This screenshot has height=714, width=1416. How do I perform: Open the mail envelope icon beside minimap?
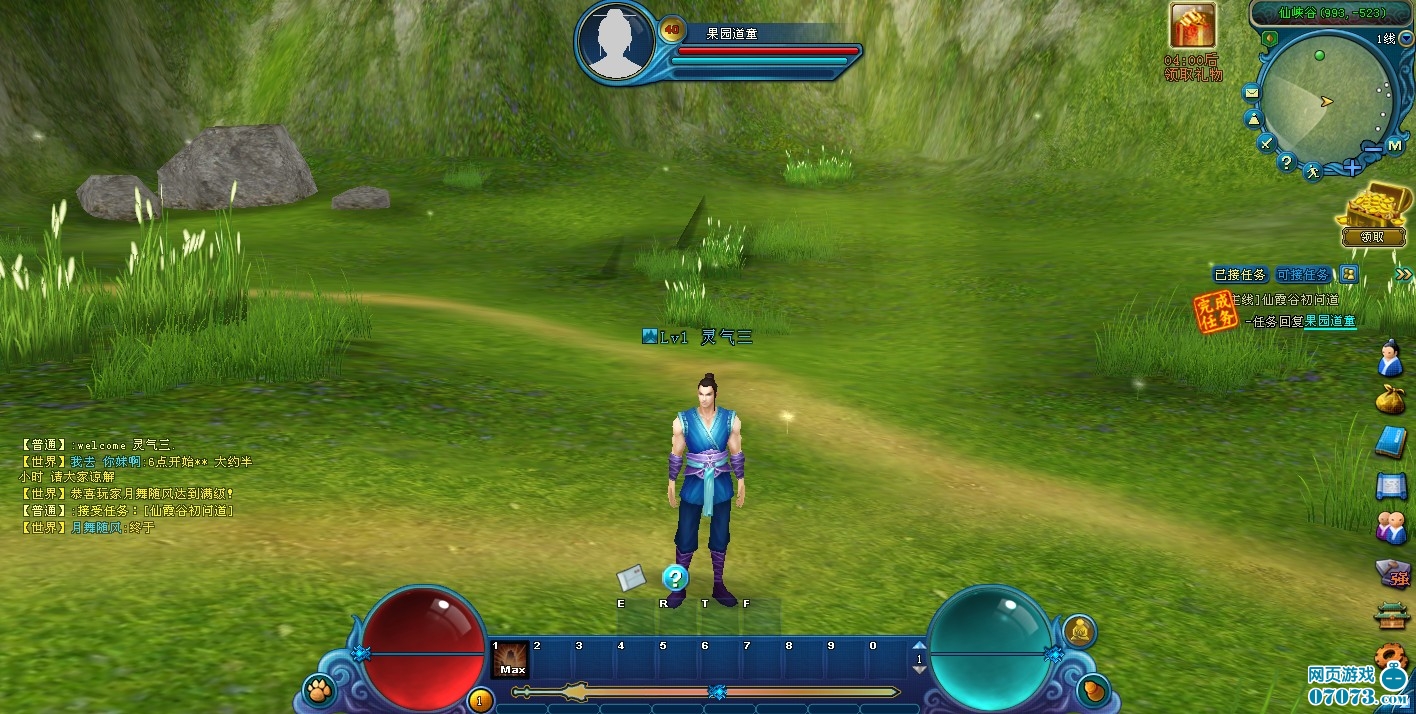point(1251,93)
